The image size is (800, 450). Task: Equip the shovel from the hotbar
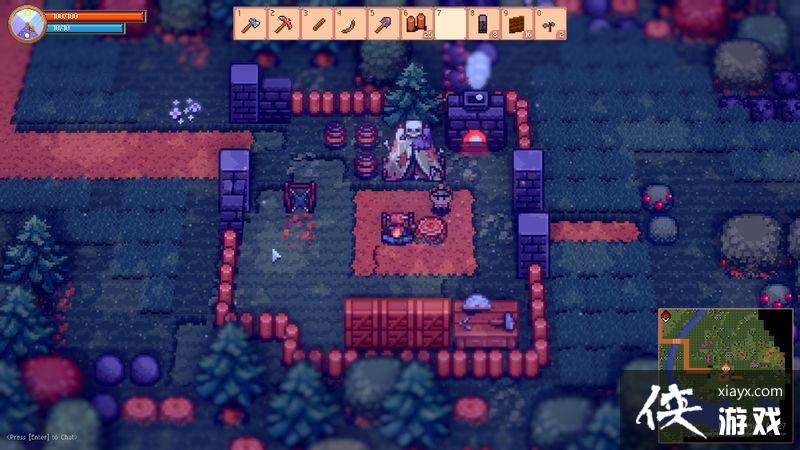383,24
